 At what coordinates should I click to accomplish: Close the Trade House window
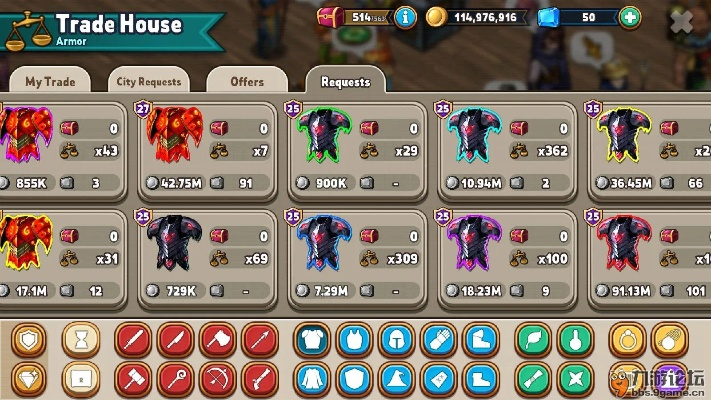(681, 23)
